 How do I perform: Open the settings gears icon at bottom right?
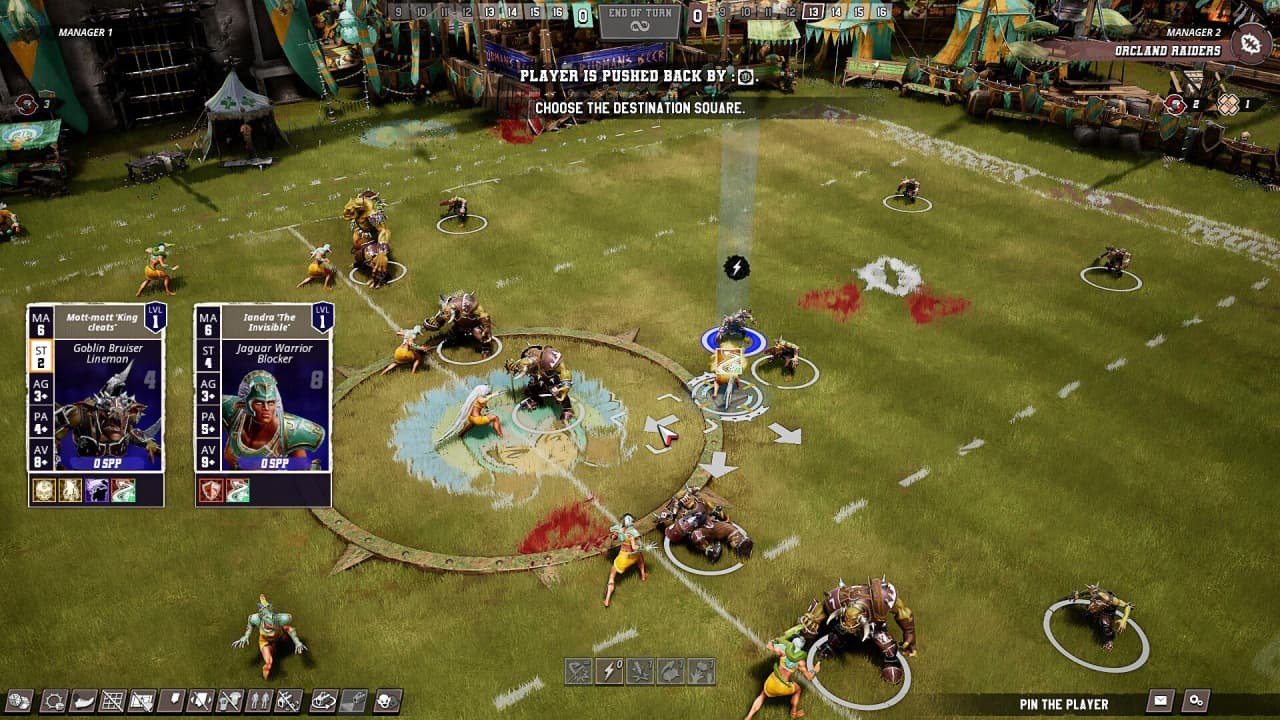coord(1196,700)
